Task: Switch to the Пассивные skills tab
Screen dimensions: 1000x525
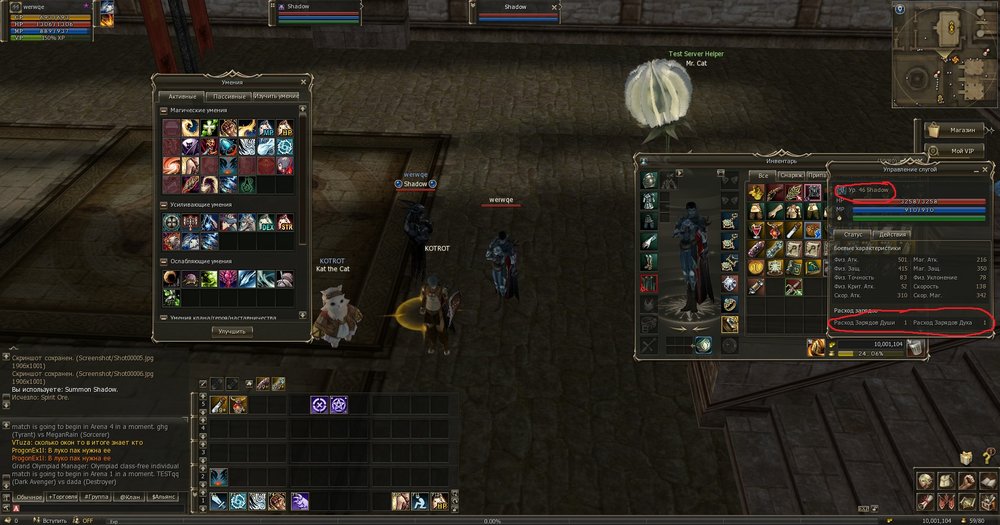Action: click(228, 96)
